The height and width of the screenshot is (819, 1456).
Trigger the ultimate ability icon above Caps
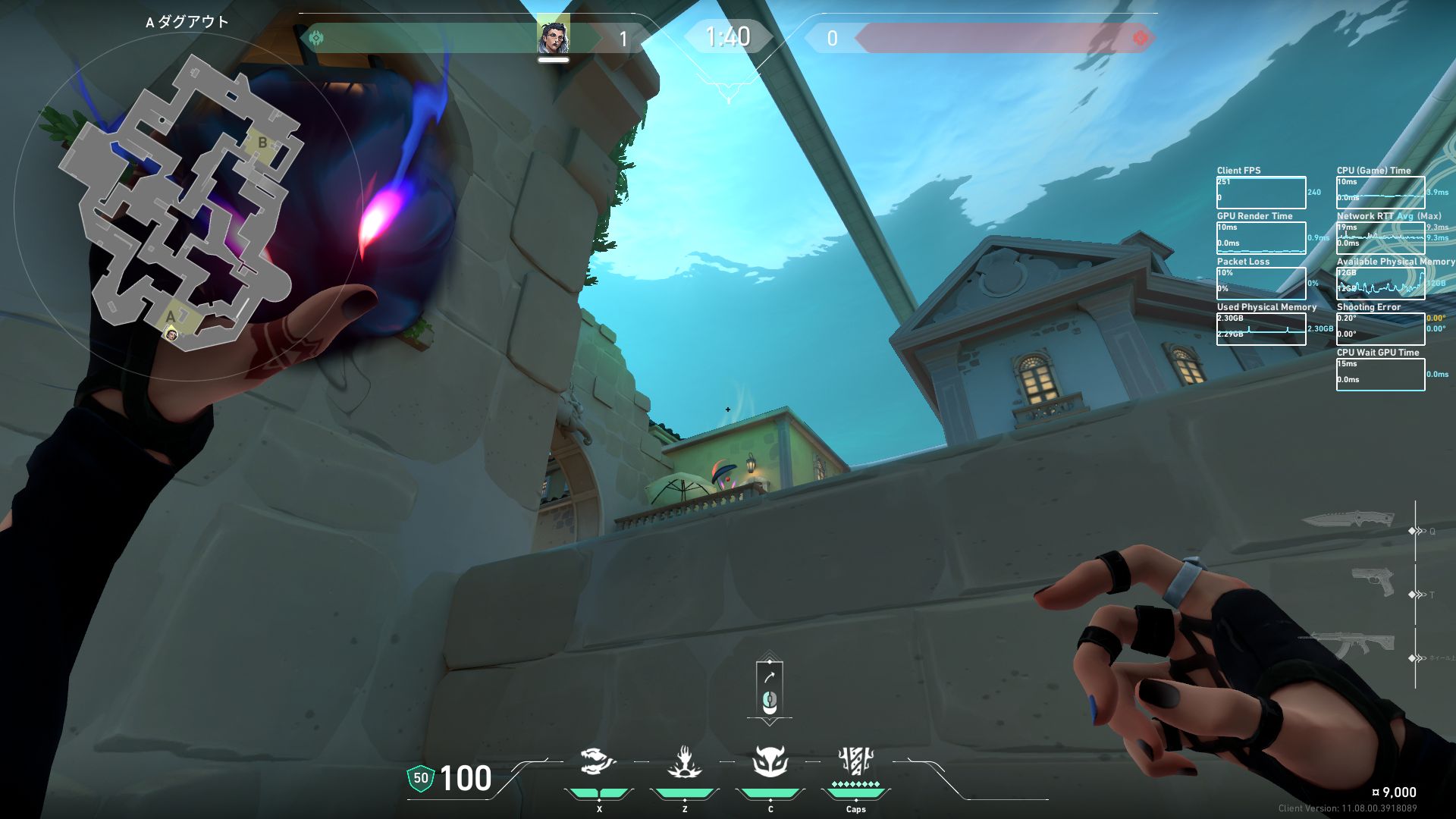click(x=855, y=761)
